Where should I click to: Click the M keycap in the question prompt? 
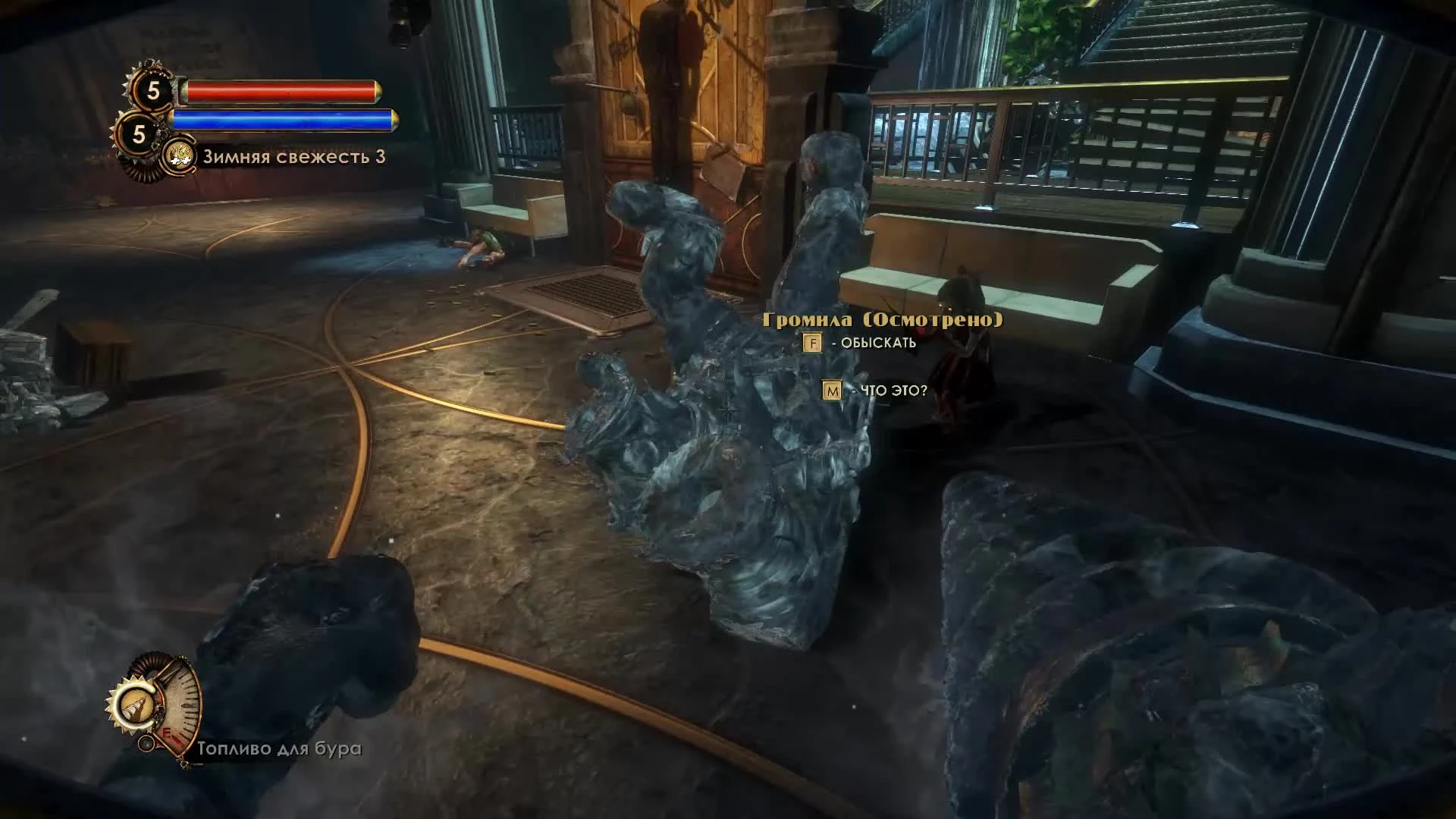pos(832,390)
